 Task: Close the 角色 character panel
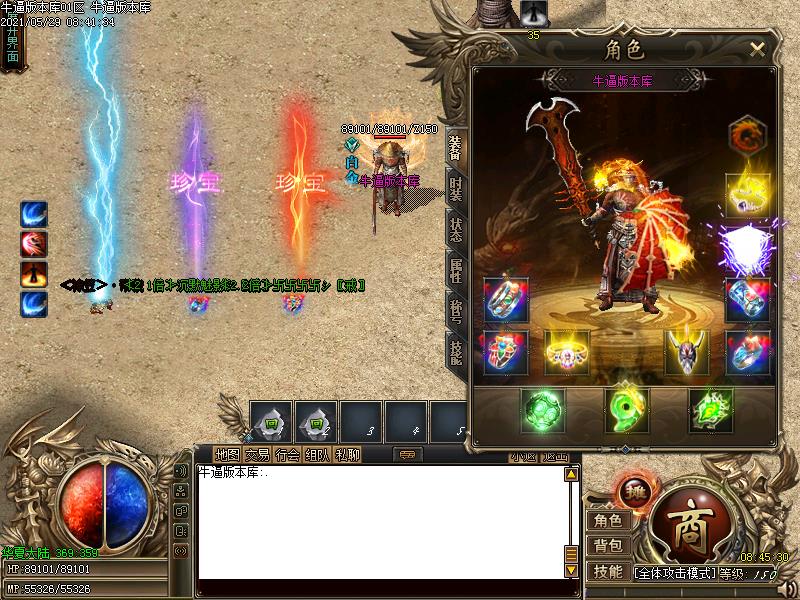pyautogui.click(x=757, y=48)
